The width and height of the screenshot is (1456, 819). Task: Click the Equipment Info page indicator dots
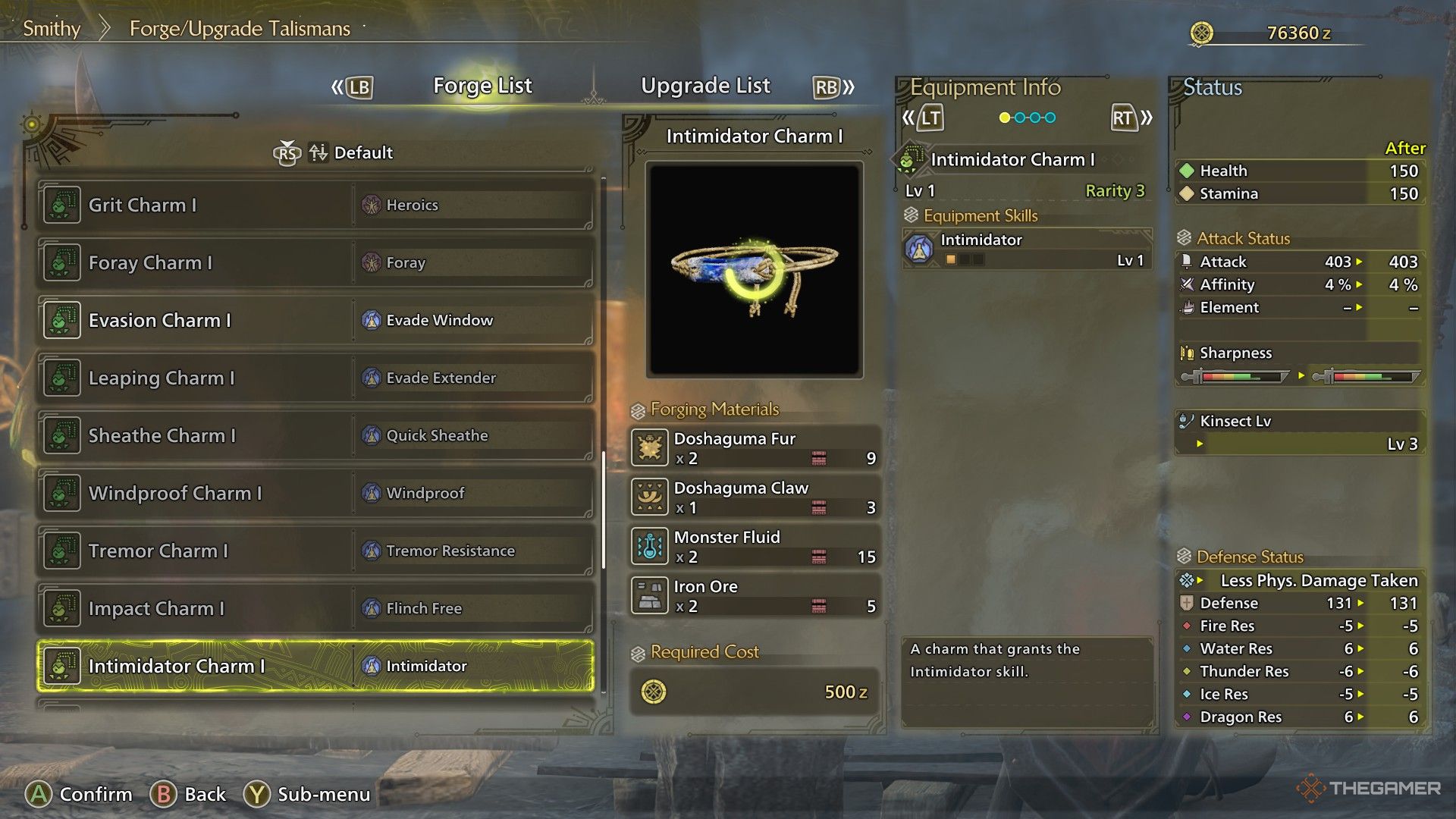1028,118
